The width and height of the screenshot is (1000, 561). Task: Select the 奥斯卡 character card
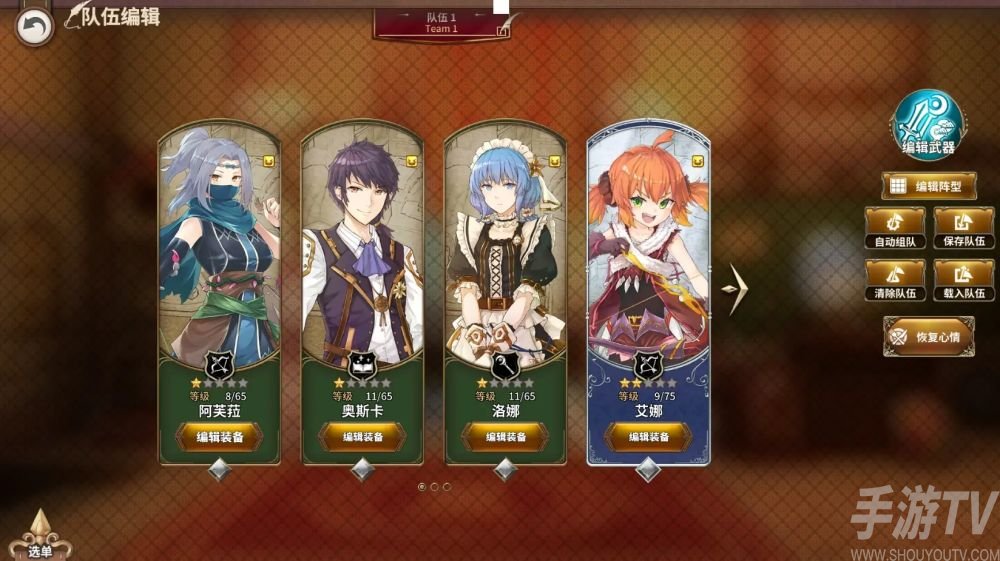pos(362,250)
